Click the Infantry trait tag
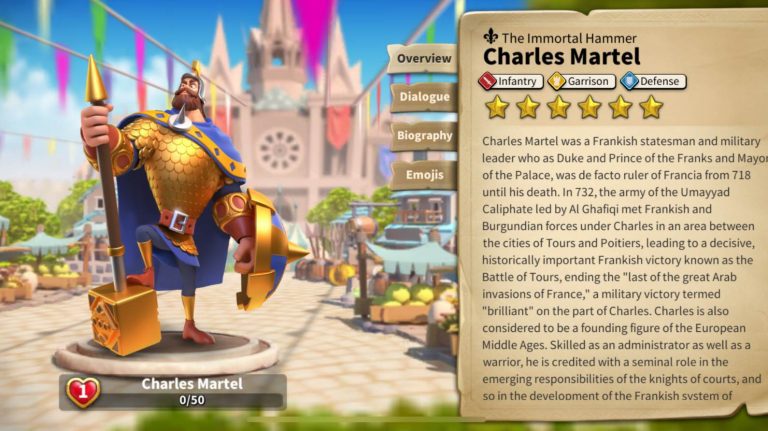Image resolution: width=768 pixels, height=431 pixels. click(511, 82)
